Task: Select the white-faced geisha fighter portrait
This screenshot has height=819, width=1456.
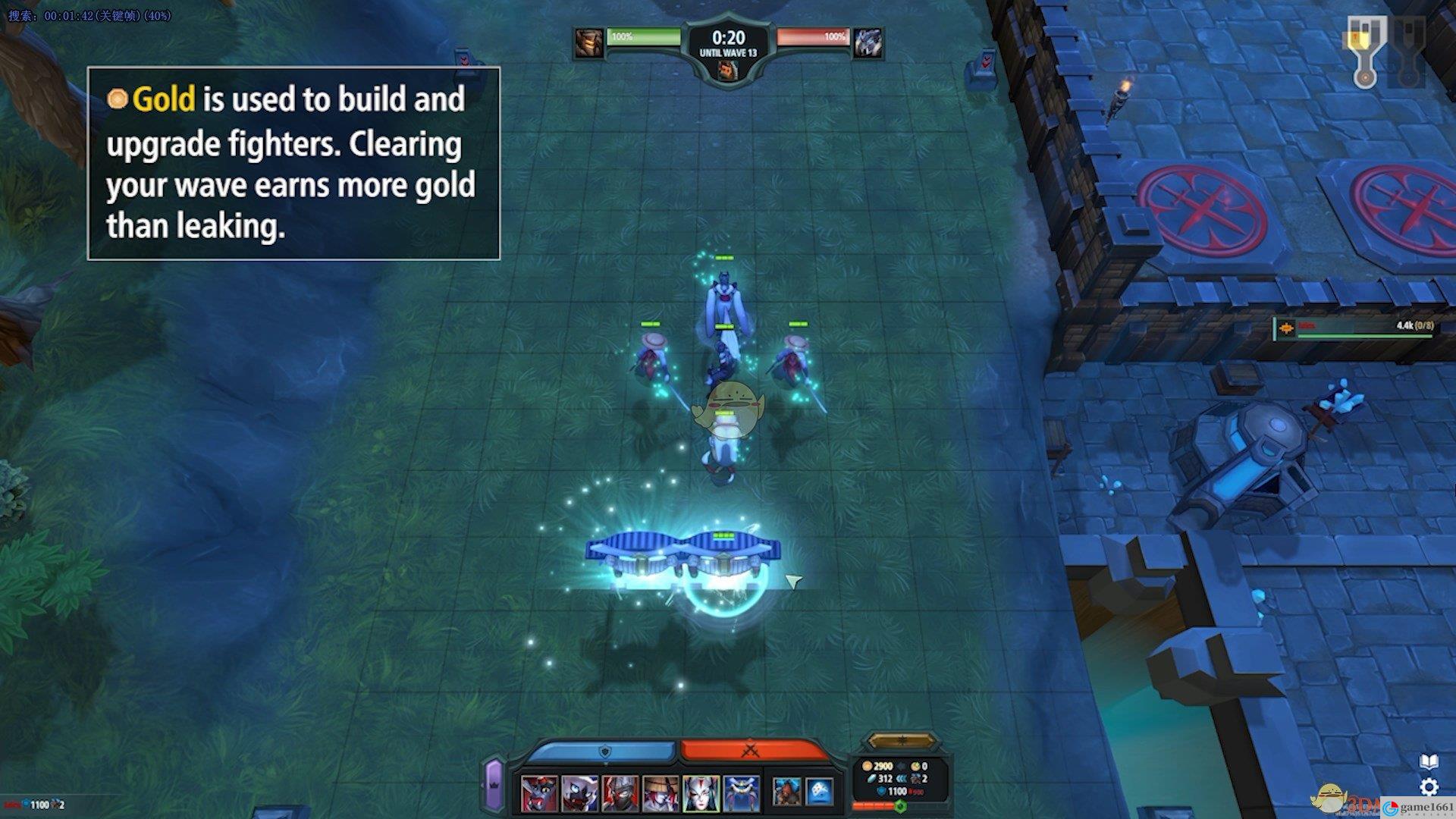Action: click(701, 793)
